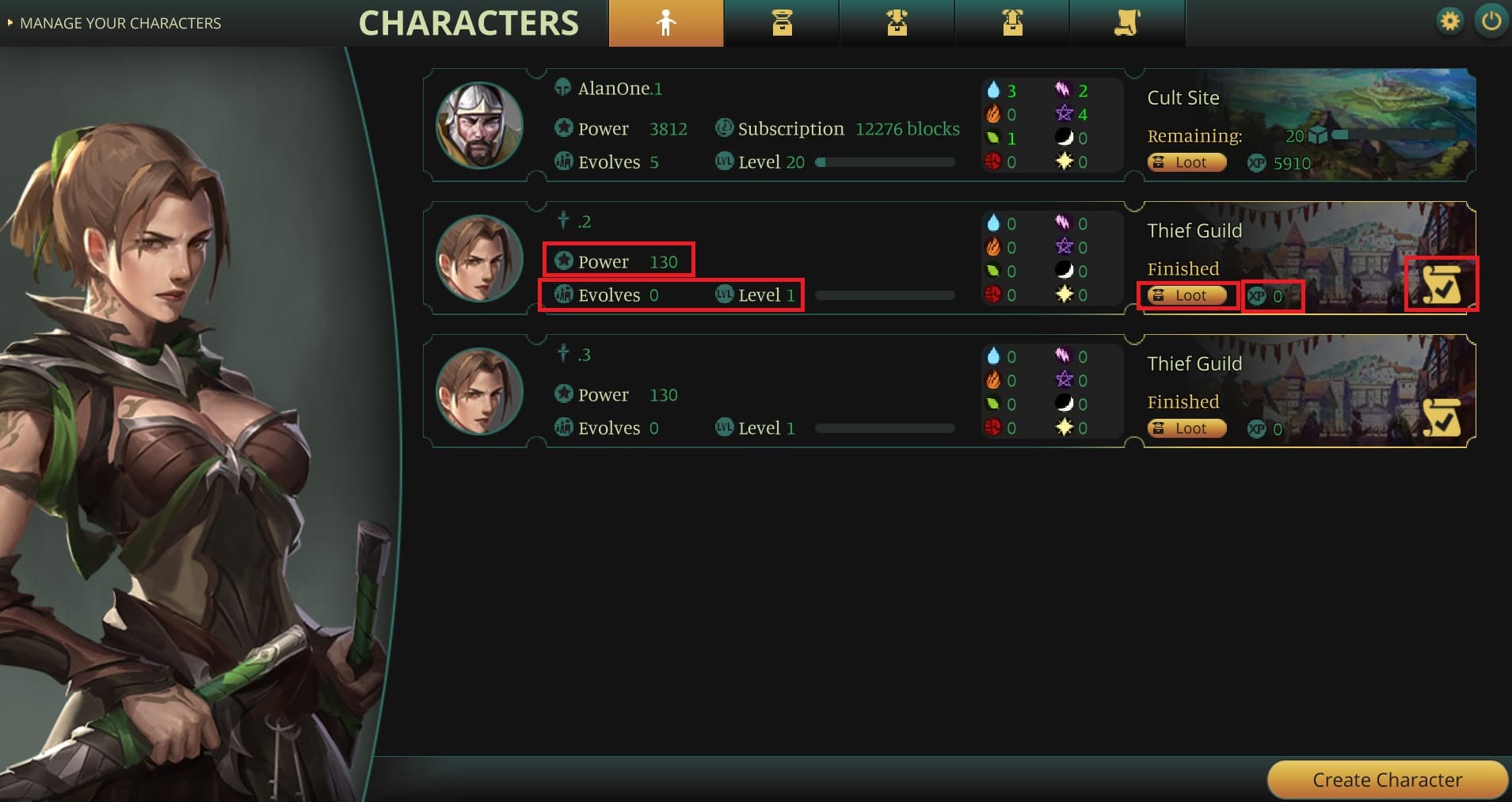Create a new character

(x=1387, y=780)
